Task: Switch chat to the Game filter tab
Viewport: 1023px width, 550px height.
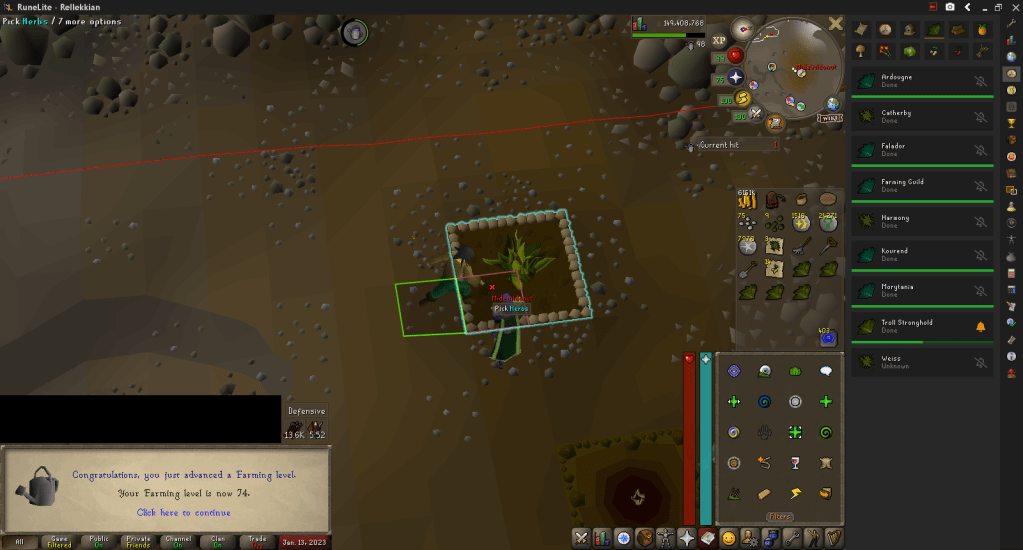Action: click(x=59, y=541)
